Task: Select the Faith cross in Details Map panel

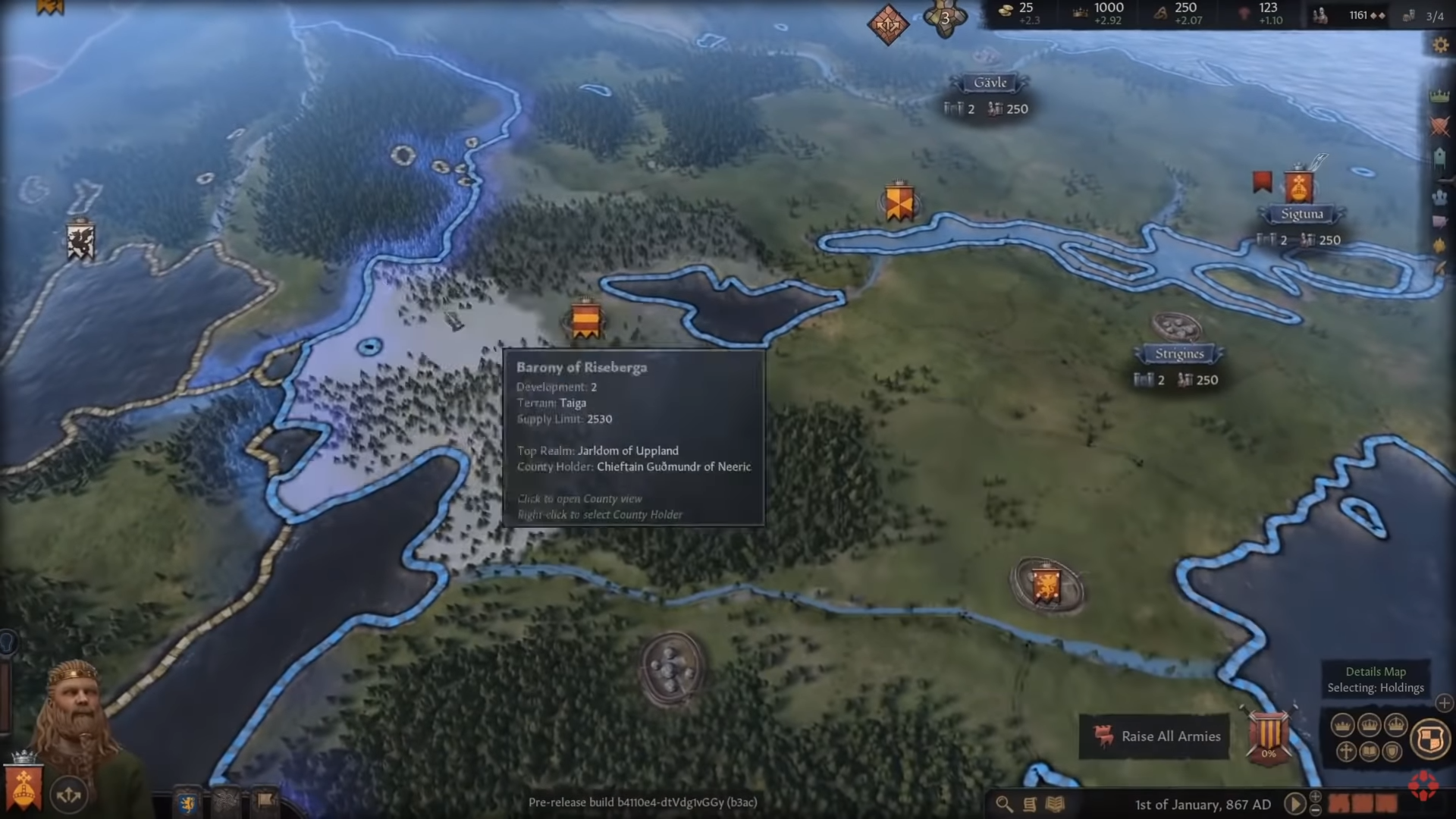Action: tap(1346, 752)
